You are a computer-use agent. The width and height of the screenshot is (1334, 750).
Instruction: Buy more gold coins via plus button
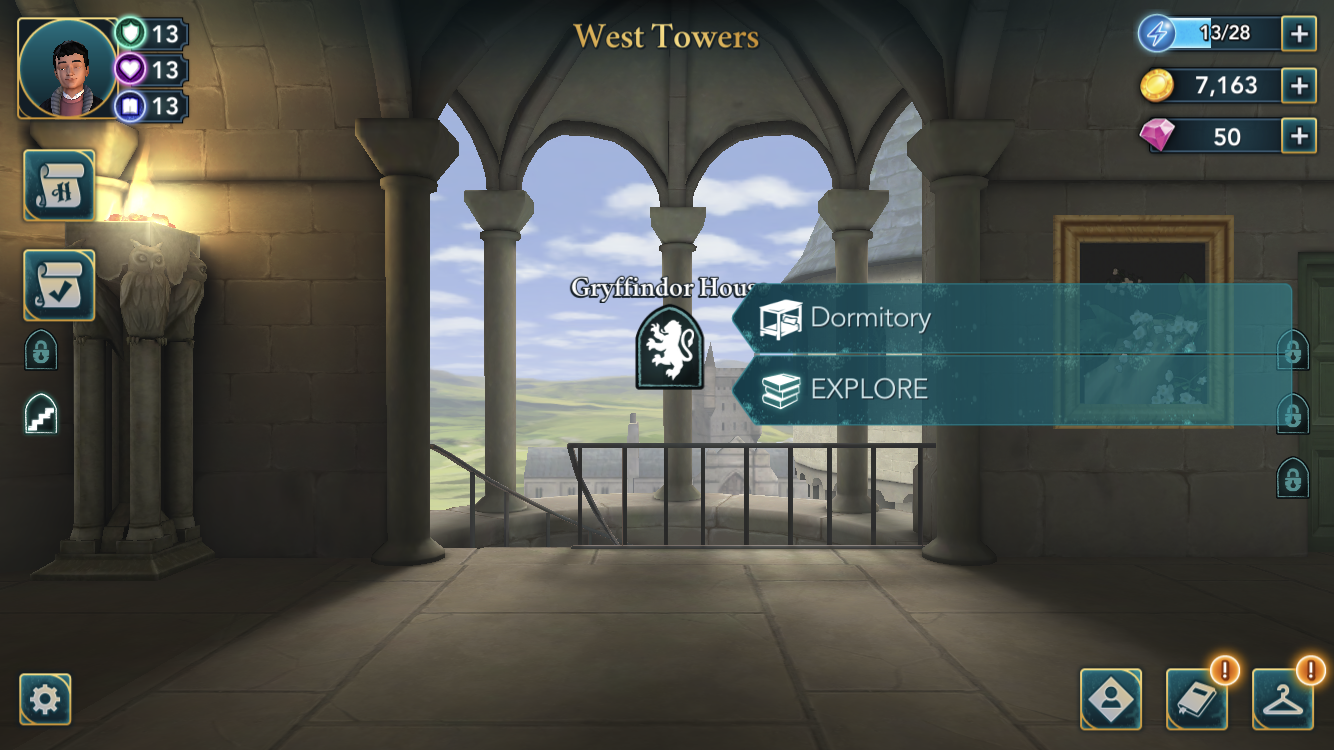point(1298,85)
